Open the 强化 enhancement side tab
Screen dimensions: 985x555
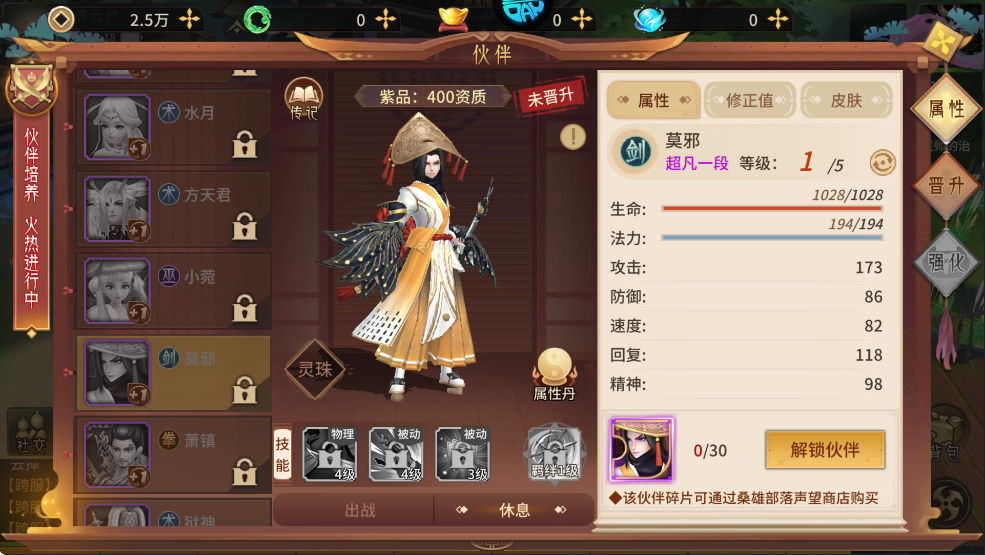945,262
